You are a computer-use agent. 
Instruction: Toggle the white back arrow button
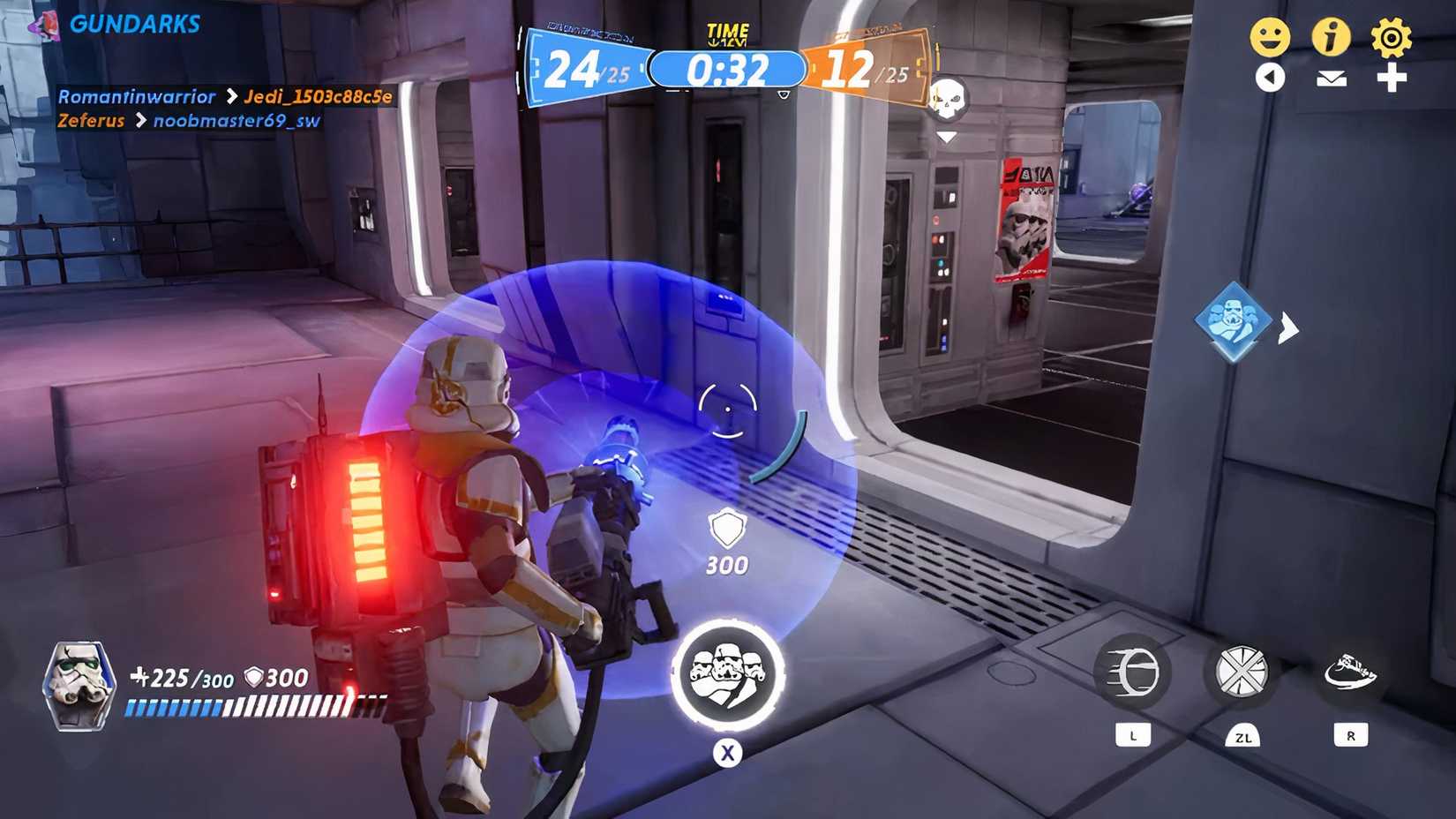[1271, 78]
